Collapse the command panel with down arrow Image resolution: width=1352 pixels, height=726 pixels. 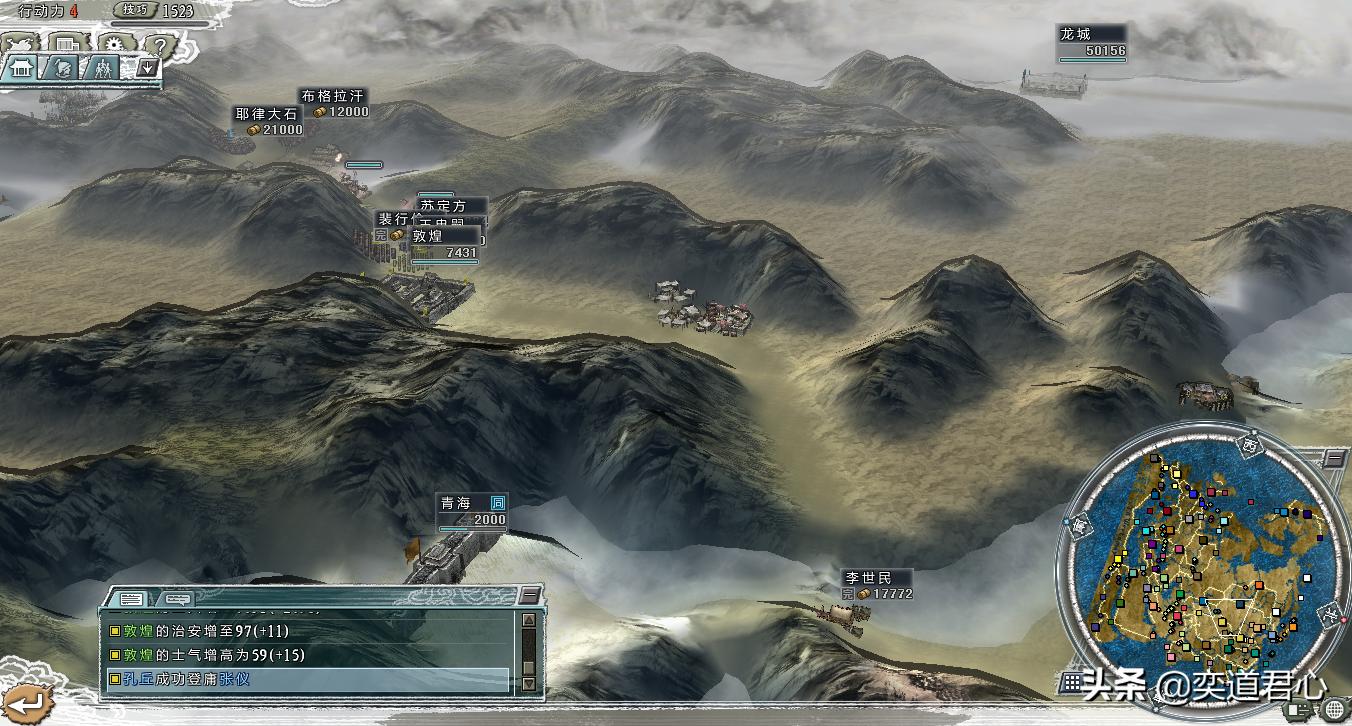tap(147, 68)
